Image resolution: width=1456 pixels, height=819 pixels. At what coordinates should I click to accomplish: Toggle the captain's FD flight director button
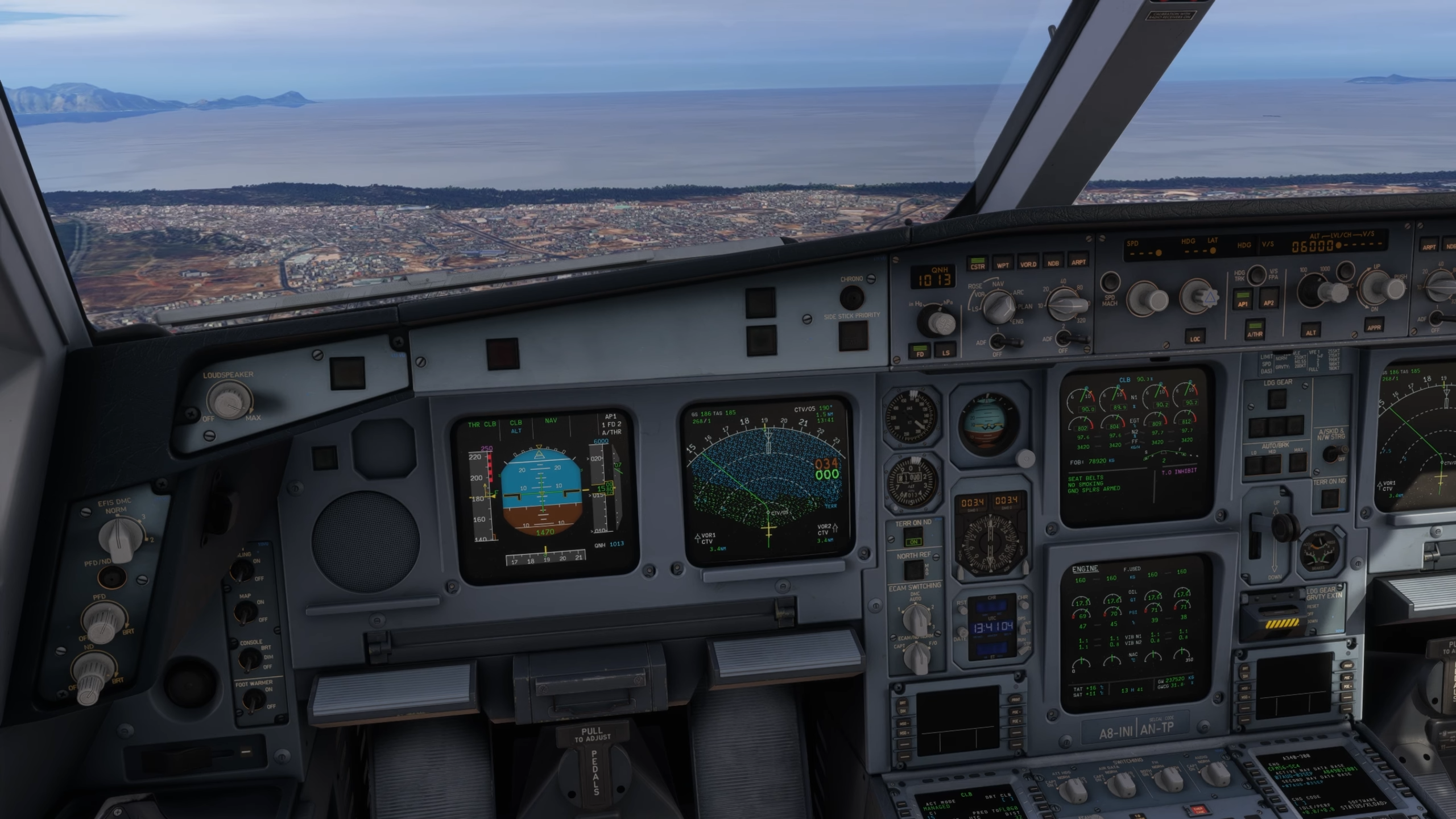(x=920, y=350)
